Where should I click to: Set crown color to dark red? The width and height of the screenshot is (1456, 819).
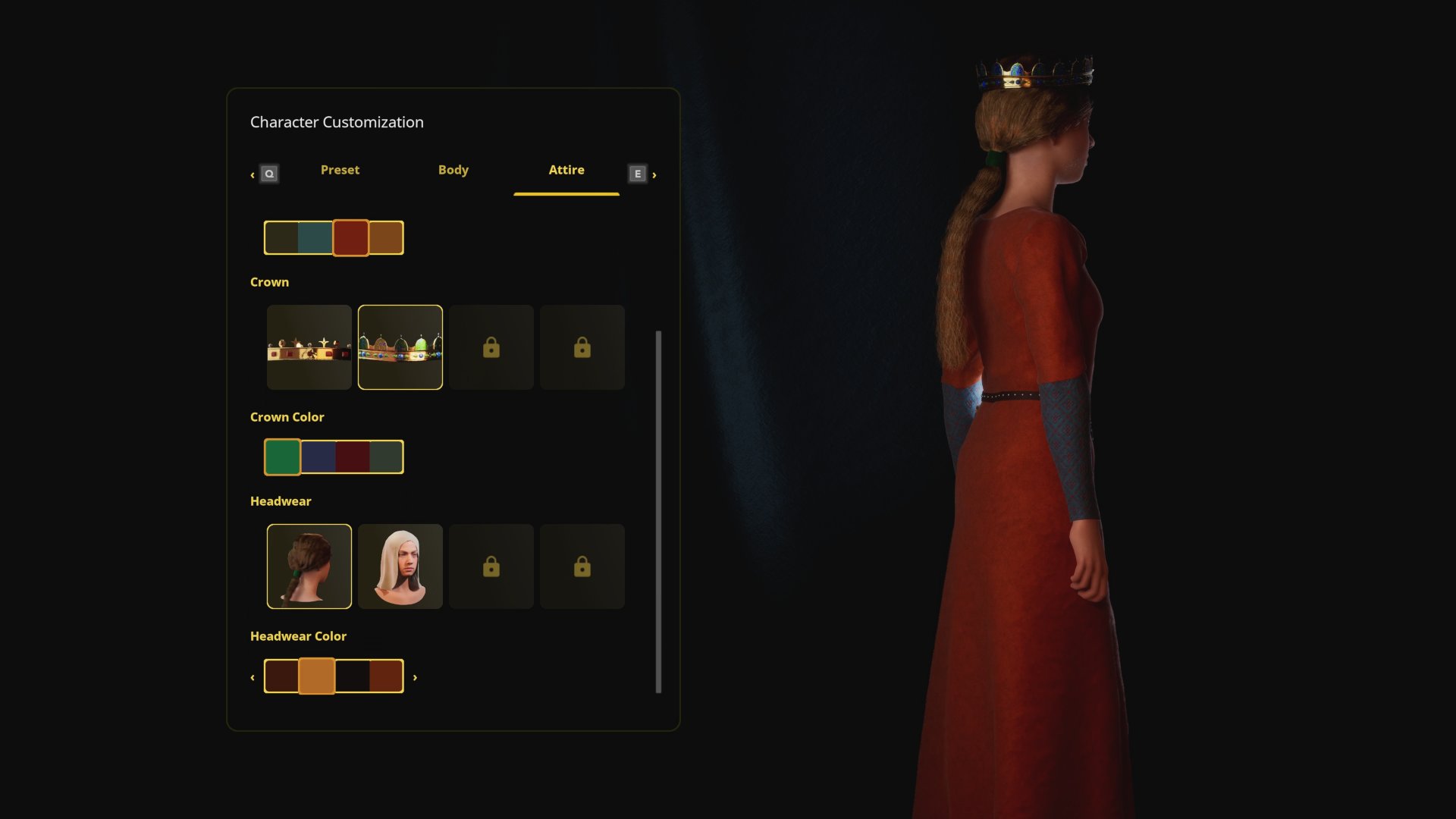(353, 457)
